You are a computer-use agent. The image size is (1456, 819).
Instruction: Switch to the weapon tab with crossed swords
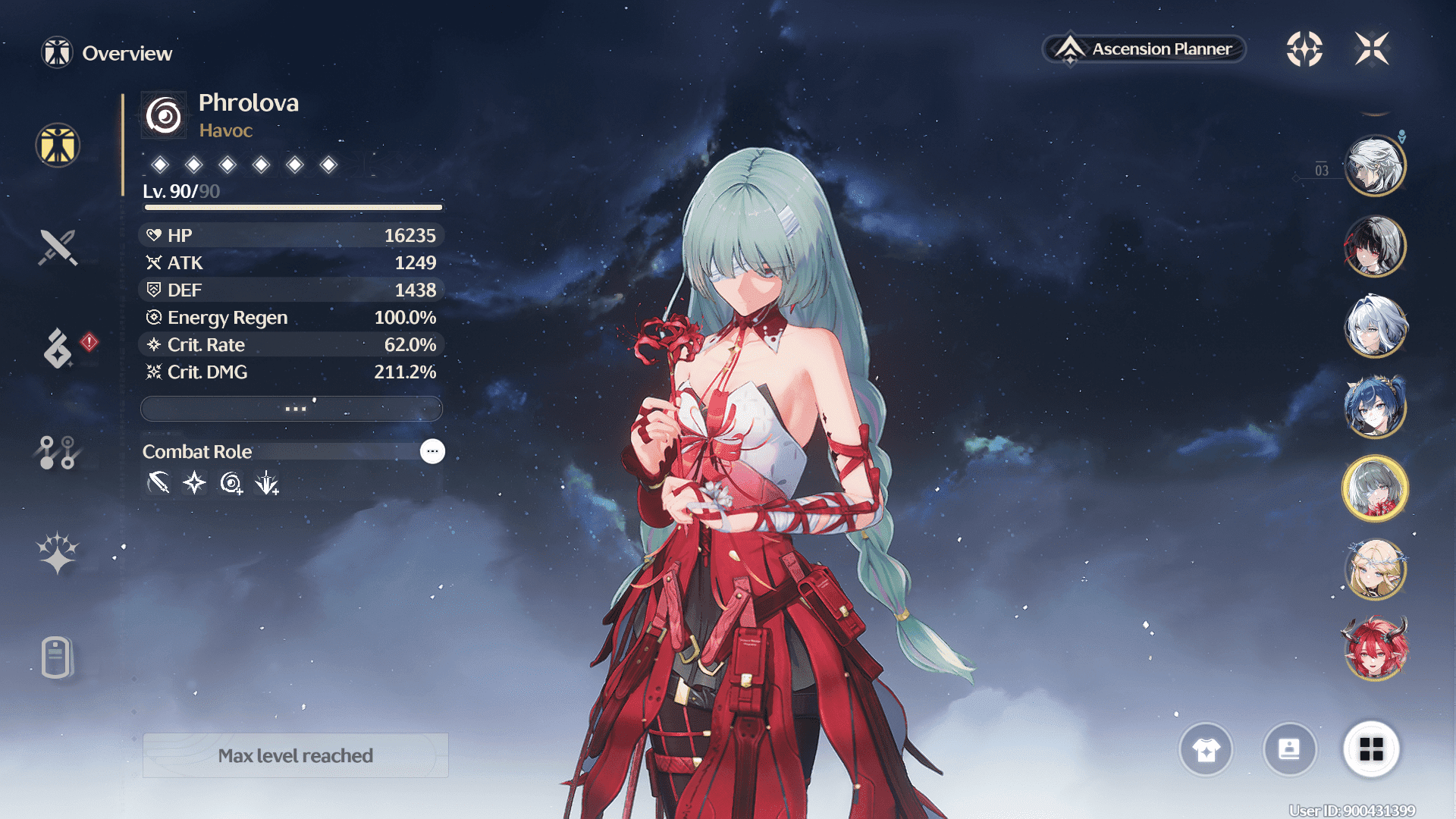tap(58, 247)
